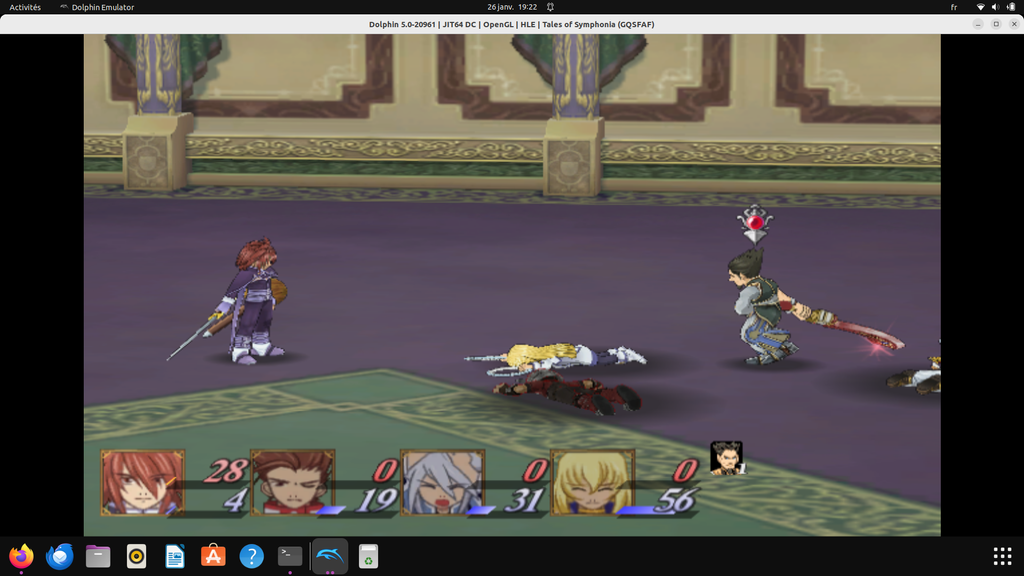Pick the blonde Colette portrait
This screenshot has height=576, width=1024.
point(593,482)
